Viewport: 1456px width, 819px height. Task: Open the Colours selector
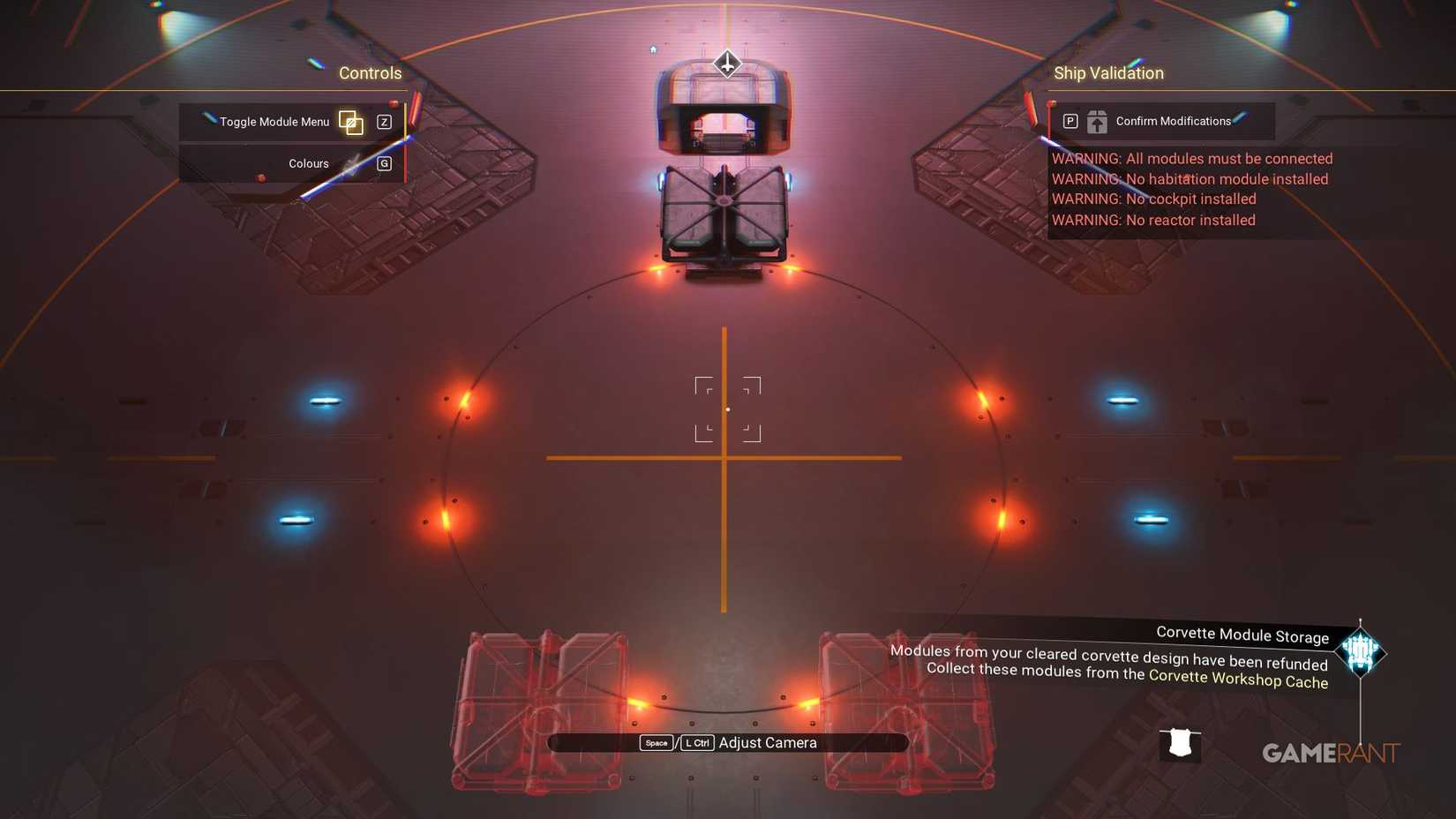point(308,162)
